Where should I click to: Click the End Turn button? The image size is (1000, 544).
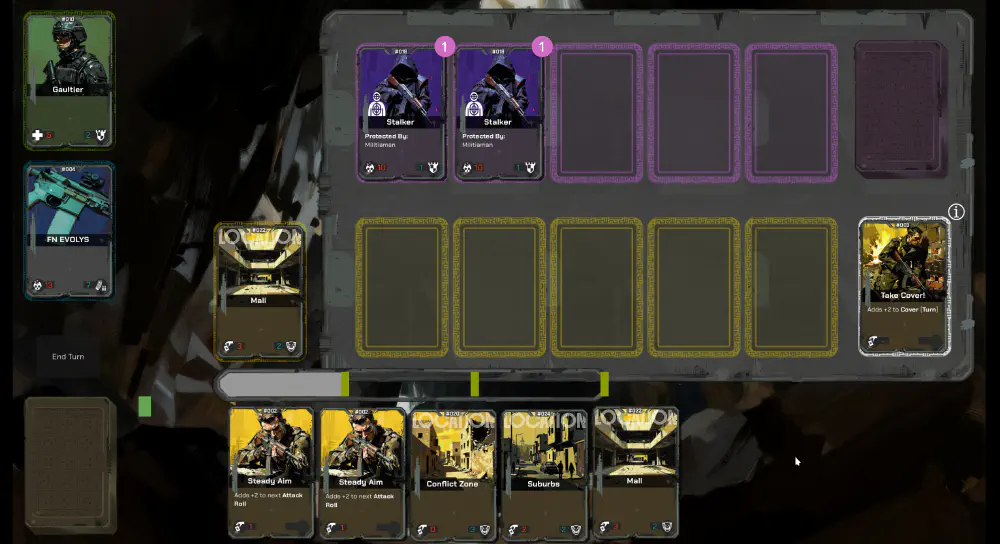pyautogui.click(x=68, y=356)
